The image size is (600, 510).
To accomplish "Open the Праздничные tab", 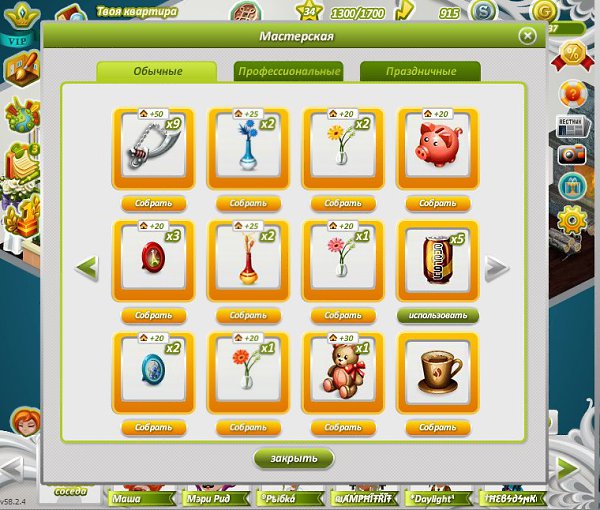I will [420, 72].
